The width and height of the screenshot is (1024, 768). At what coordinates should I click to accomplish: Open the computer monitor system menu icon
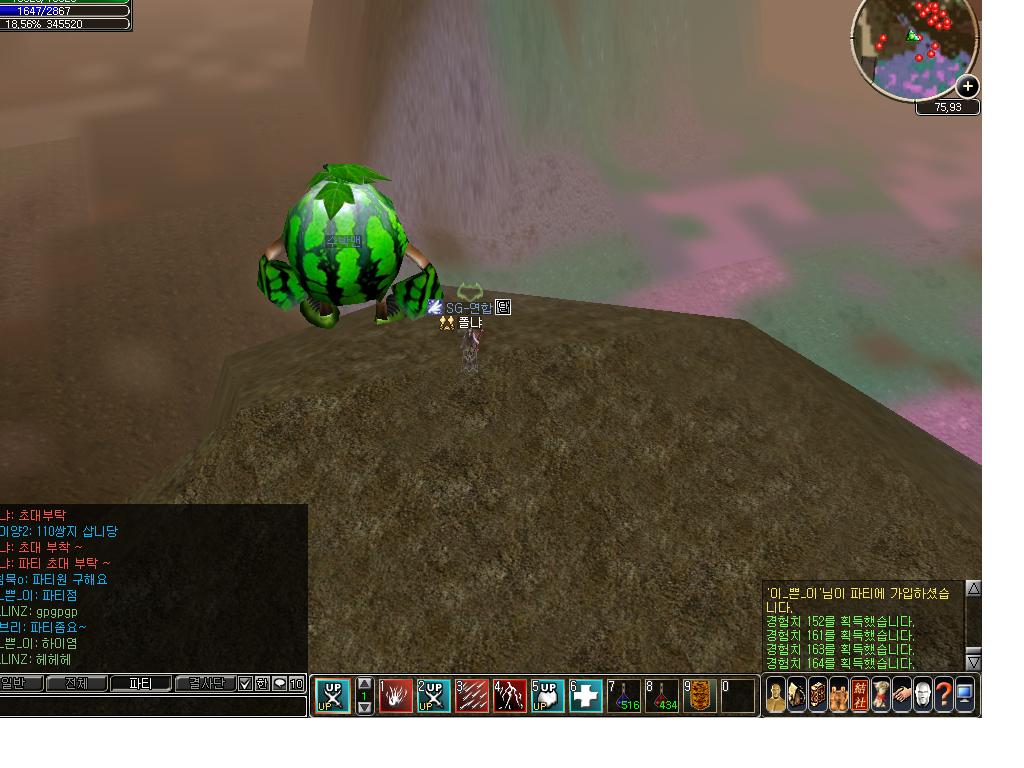965,695
